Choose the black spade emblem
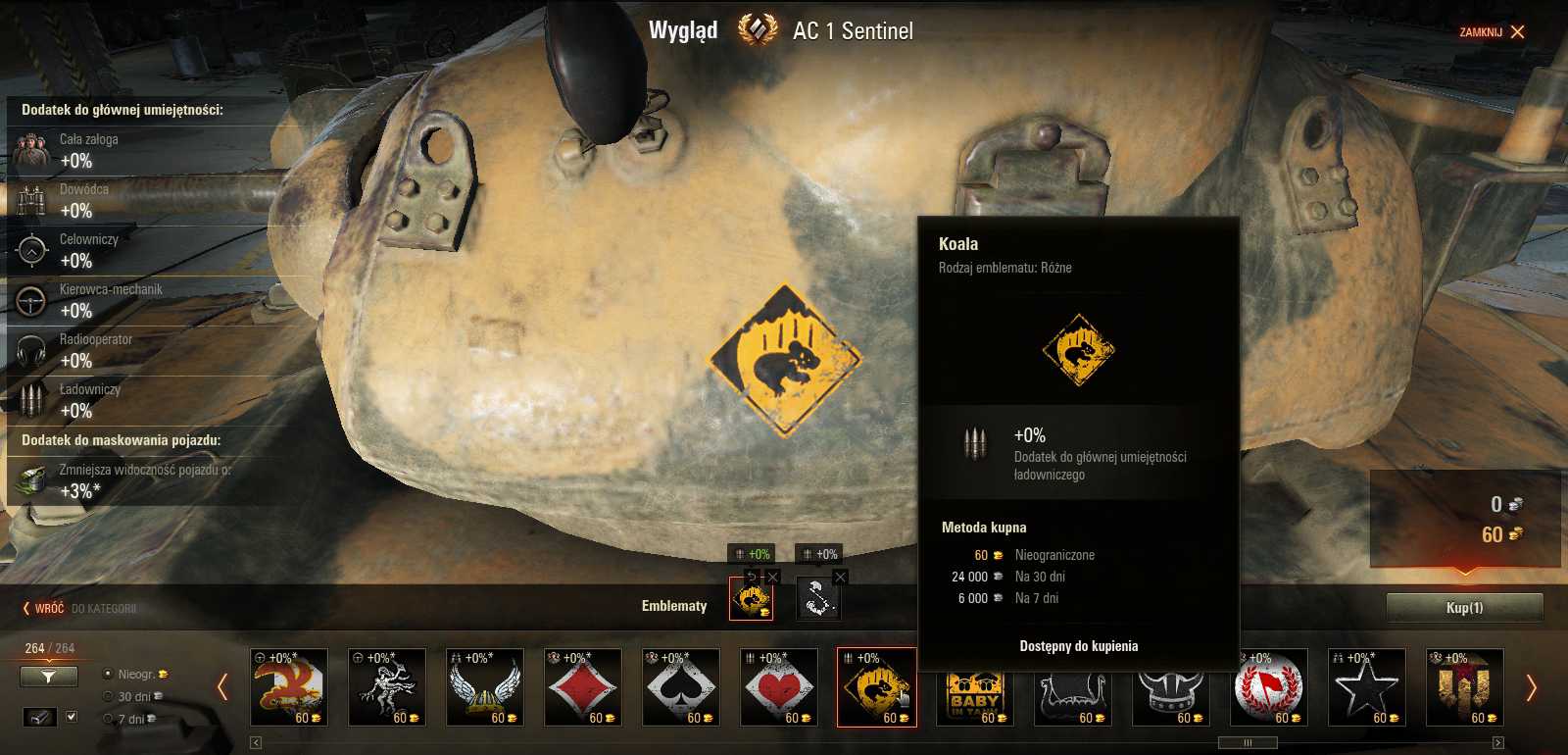 point(680,686)
